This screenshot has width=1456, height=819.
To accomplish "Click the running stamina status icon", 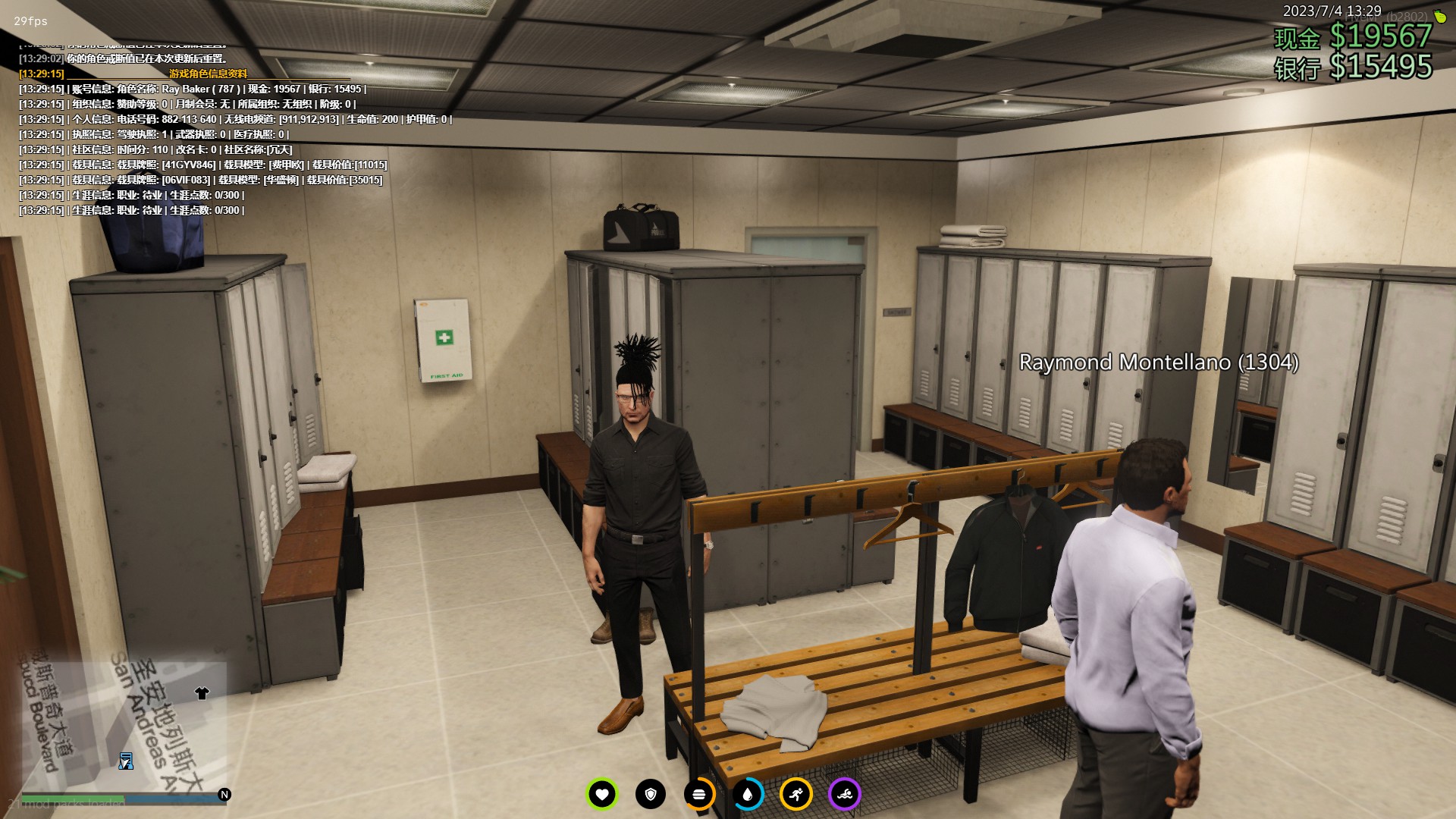I will [x=796, y=795].
